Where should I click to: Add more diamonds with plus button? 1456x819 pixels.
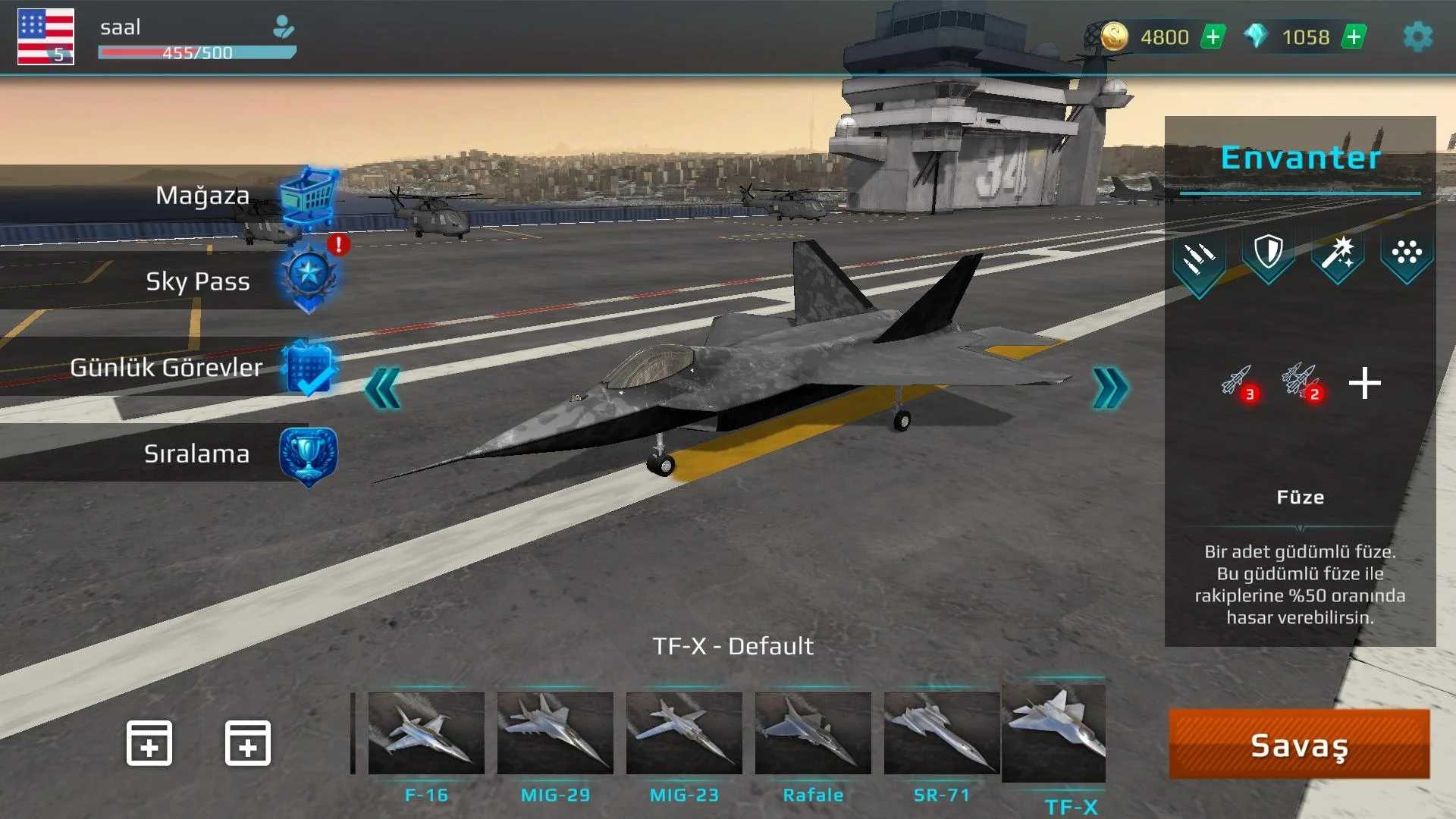[1354, 36]
